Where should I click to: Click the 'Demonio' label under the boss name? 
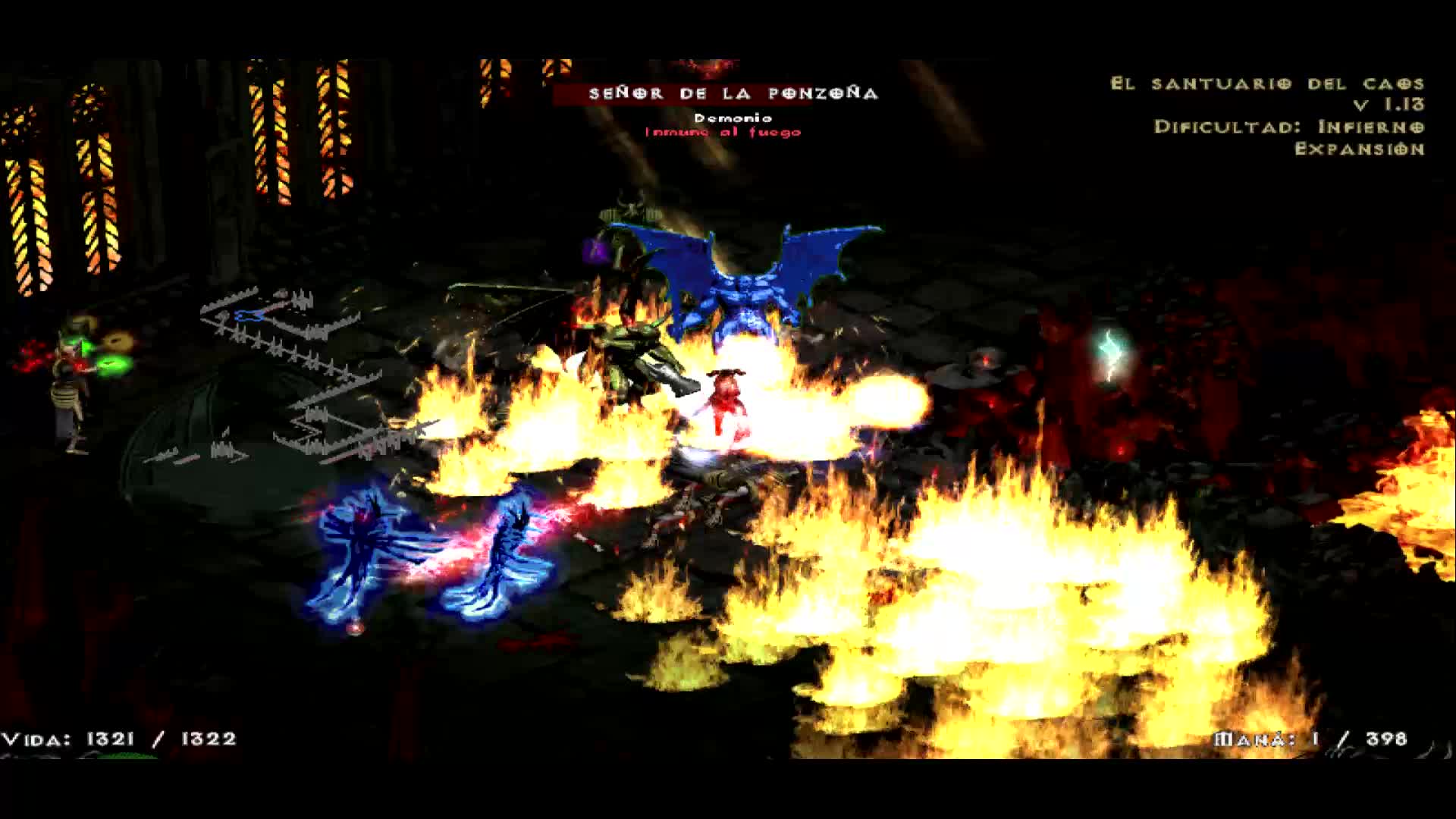point(730,118)
